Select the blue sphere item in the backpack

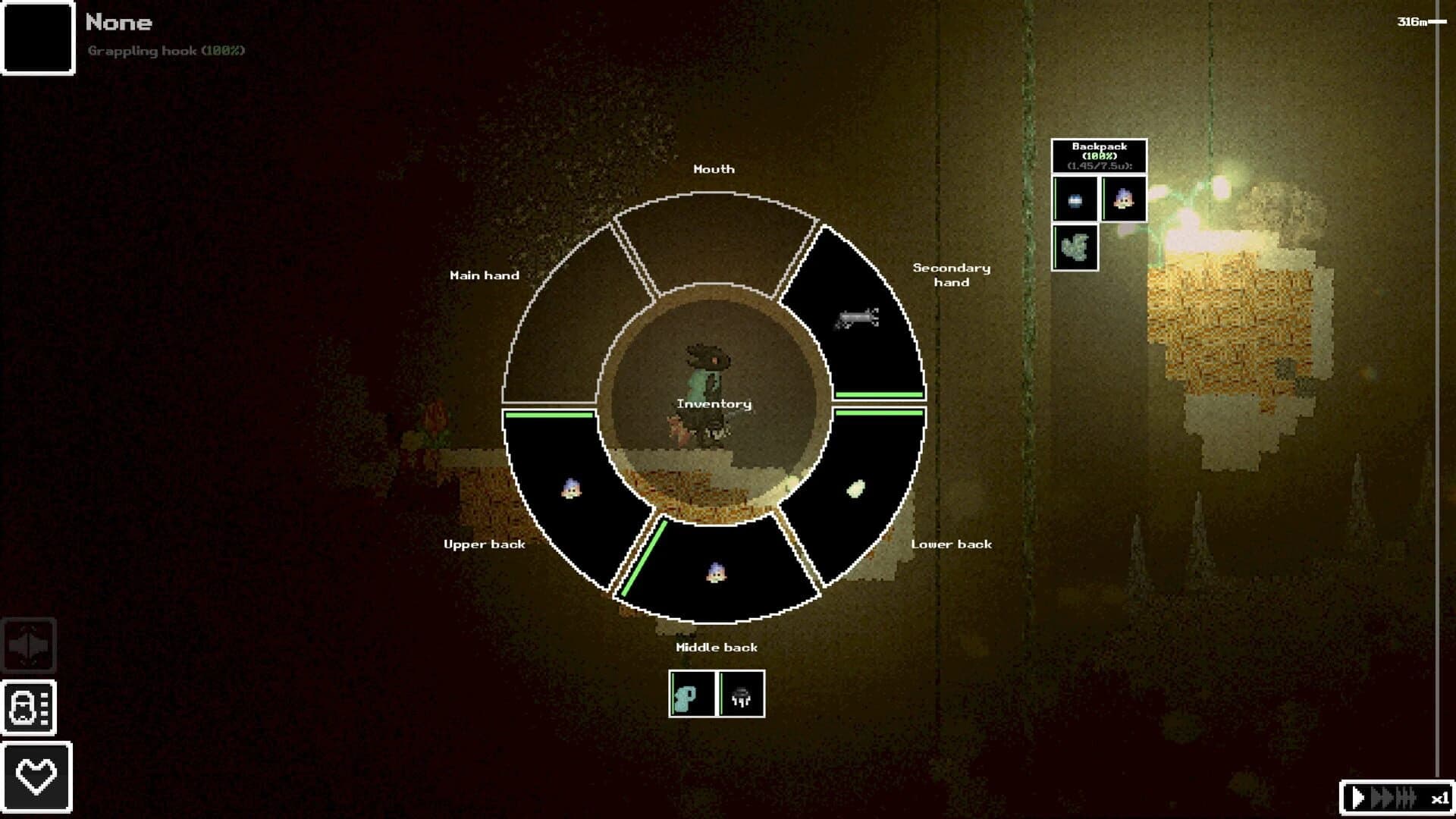point(1075,199)
